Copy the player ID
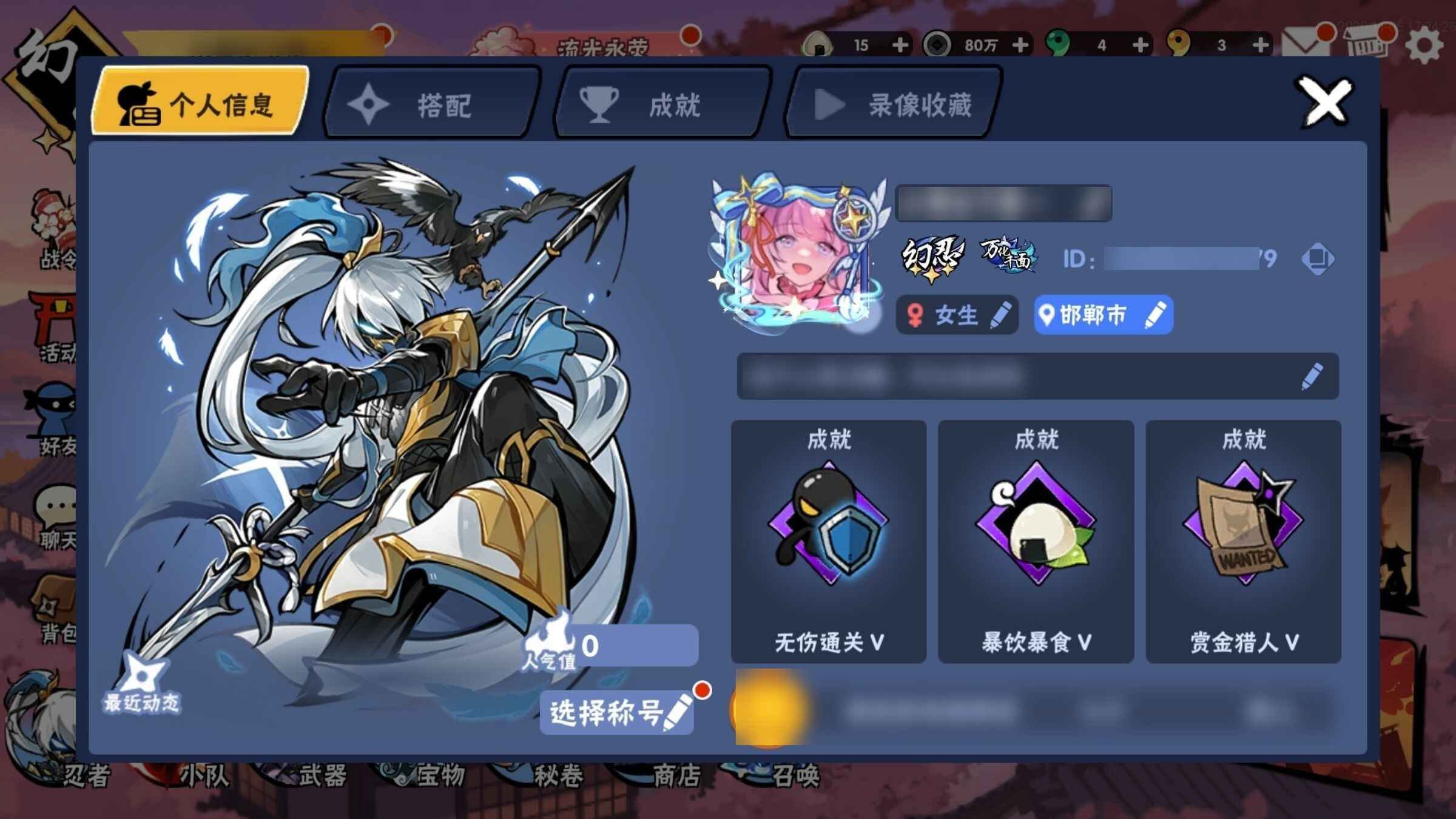The height and width of the screenshot is (819, 1456). pos(1317,259)
